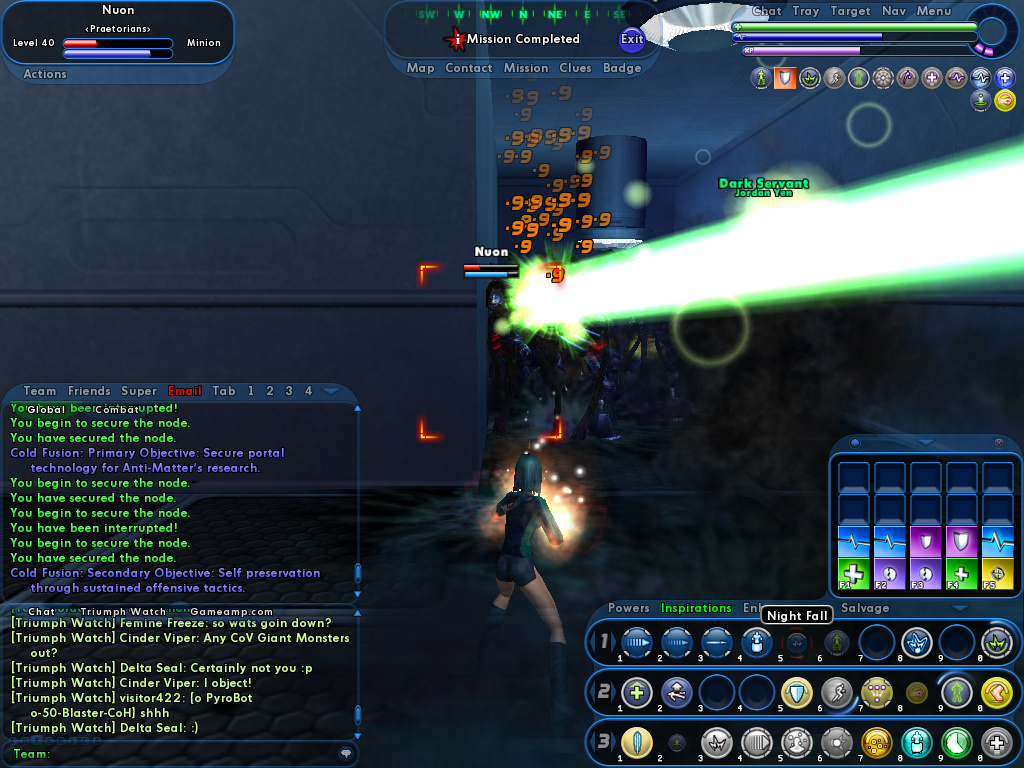Switch to the Super group tab
This screenshot has width=1024, height=768.
coord(139,391)
